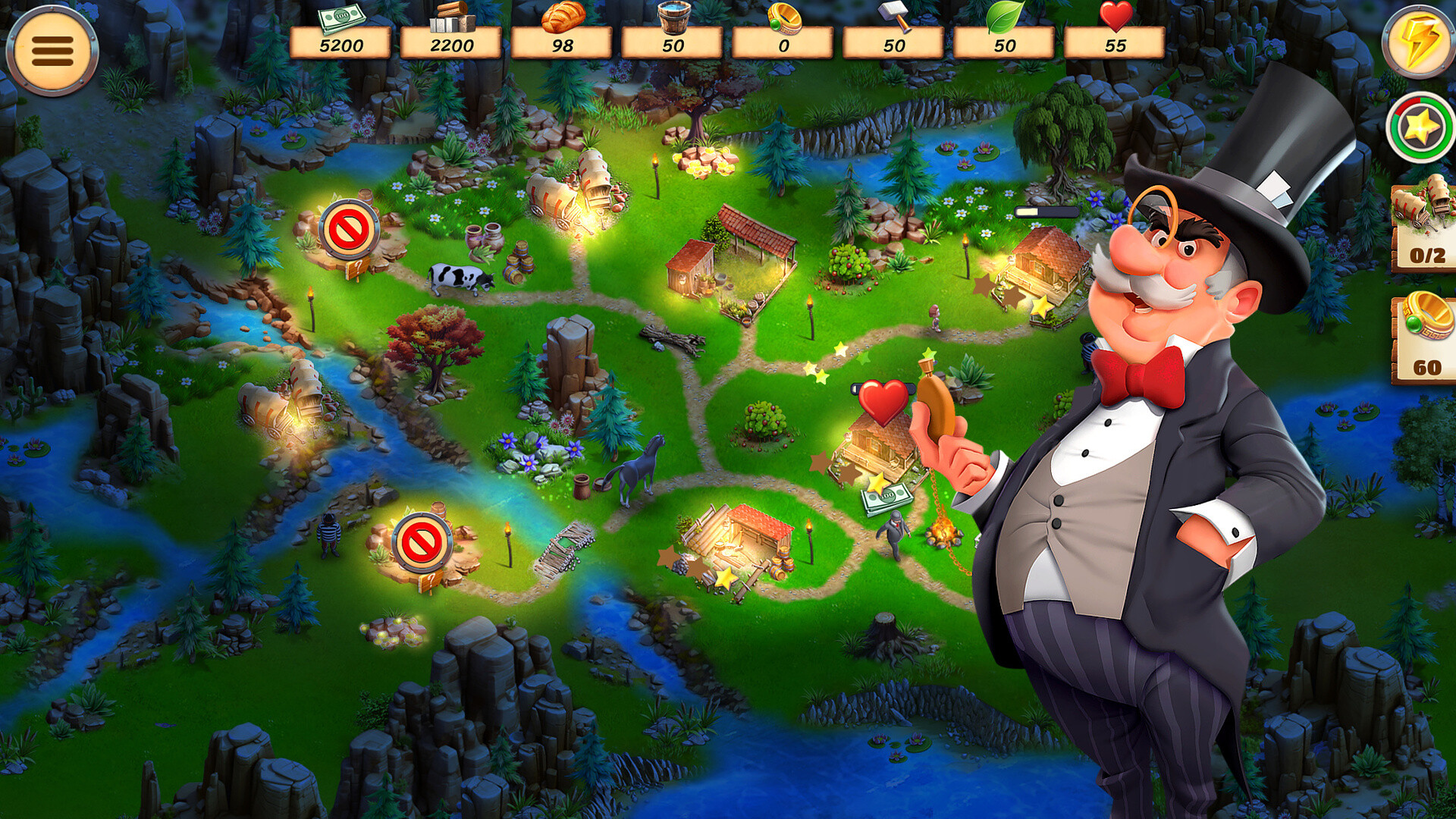The height and width of the screenshot is (819, 1456).
Task: Click the wood resource icon
Action: click(x=450, y=19)
